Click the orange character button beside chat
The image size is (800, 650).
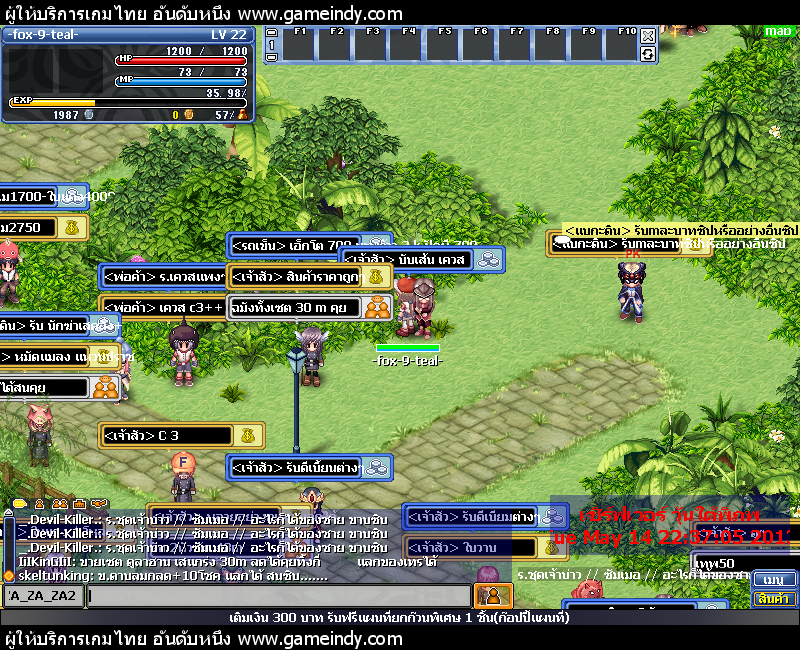(x=491, y=596)
